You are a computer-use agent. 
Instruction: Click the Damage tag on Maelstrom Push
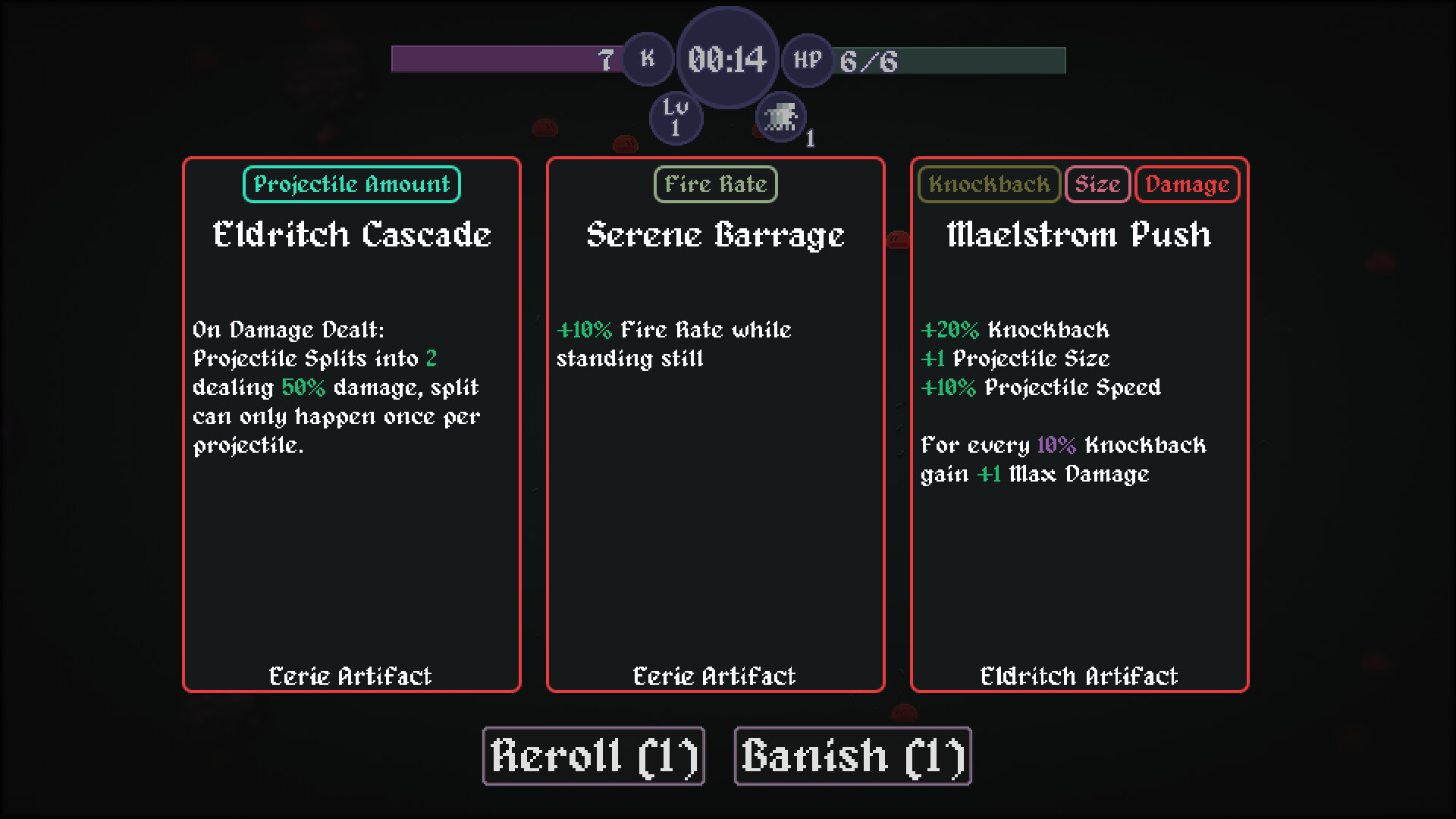pyautogui.click(x=1186, y=184)
